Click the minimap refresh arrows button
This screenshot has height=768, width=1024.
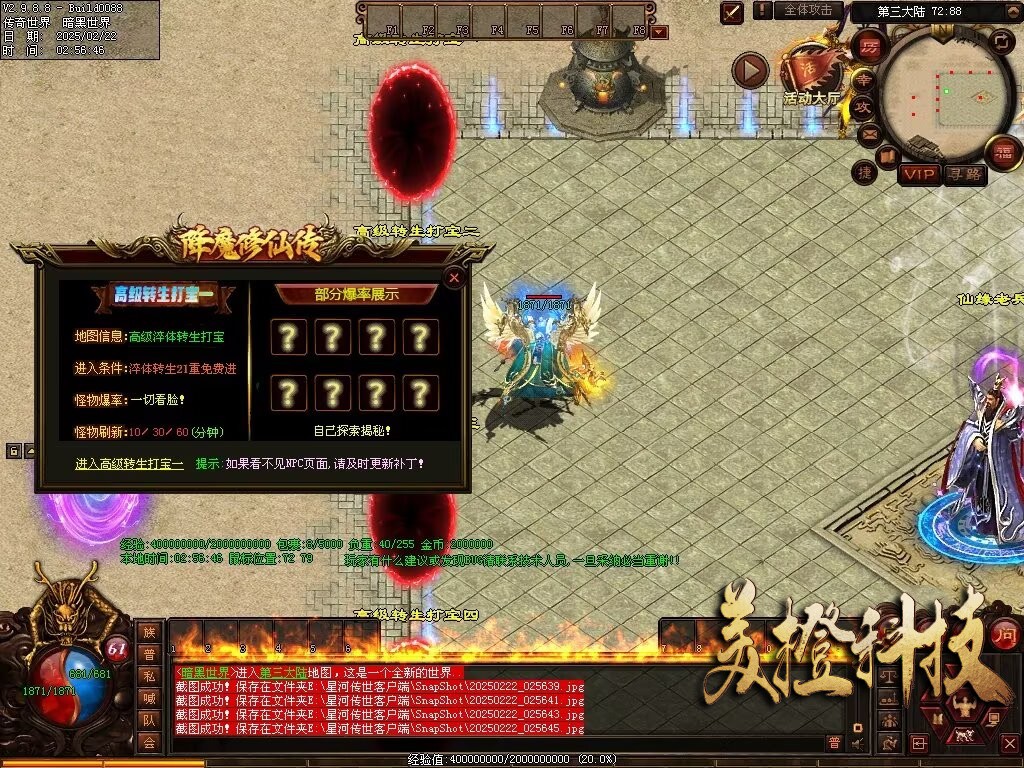[x=1001, y=41]
